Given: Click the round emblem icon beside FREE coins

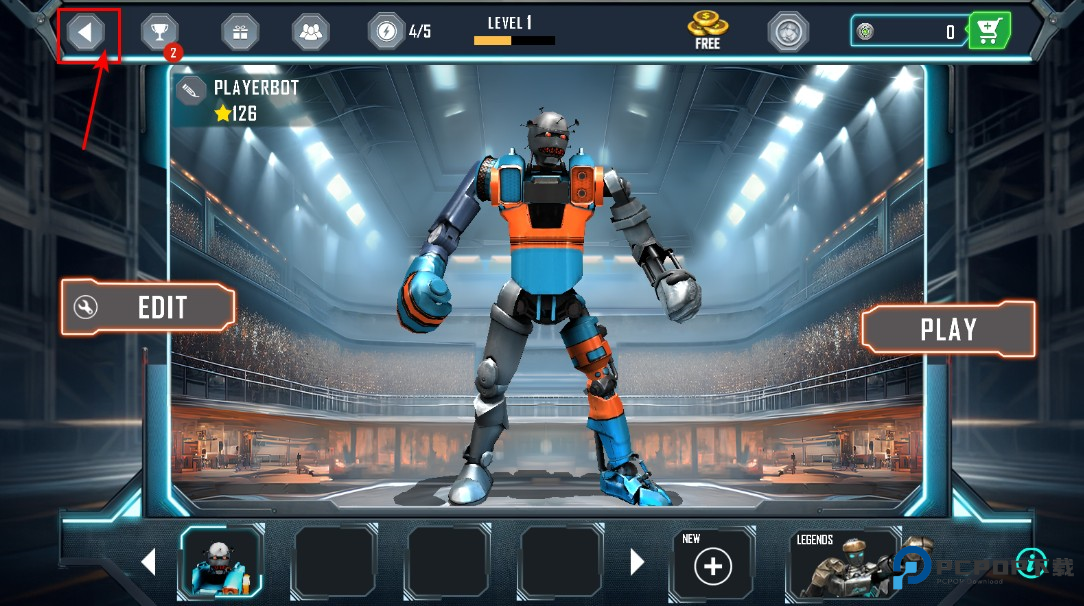Looking at the screenshot, I should click(788, 32).
